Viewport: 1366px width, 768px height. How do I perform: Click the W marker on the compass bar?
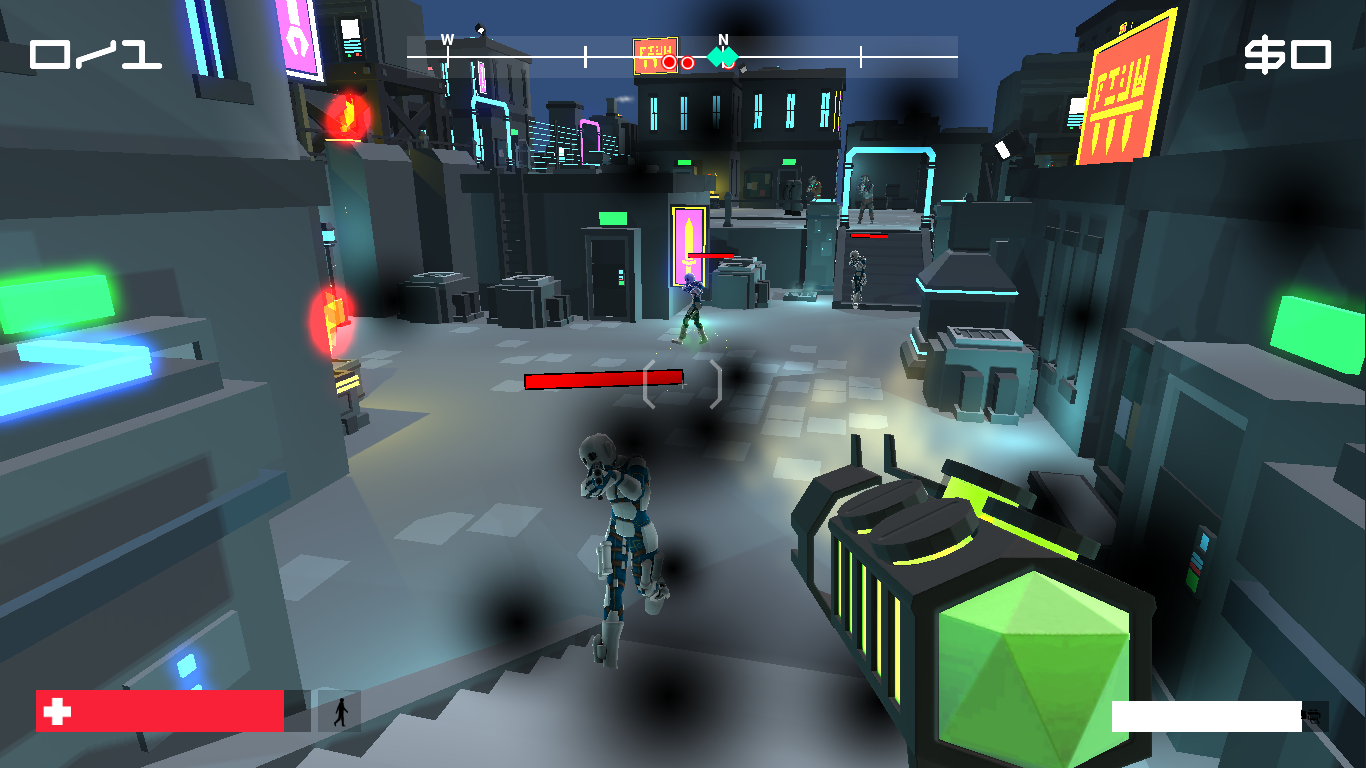447,41
